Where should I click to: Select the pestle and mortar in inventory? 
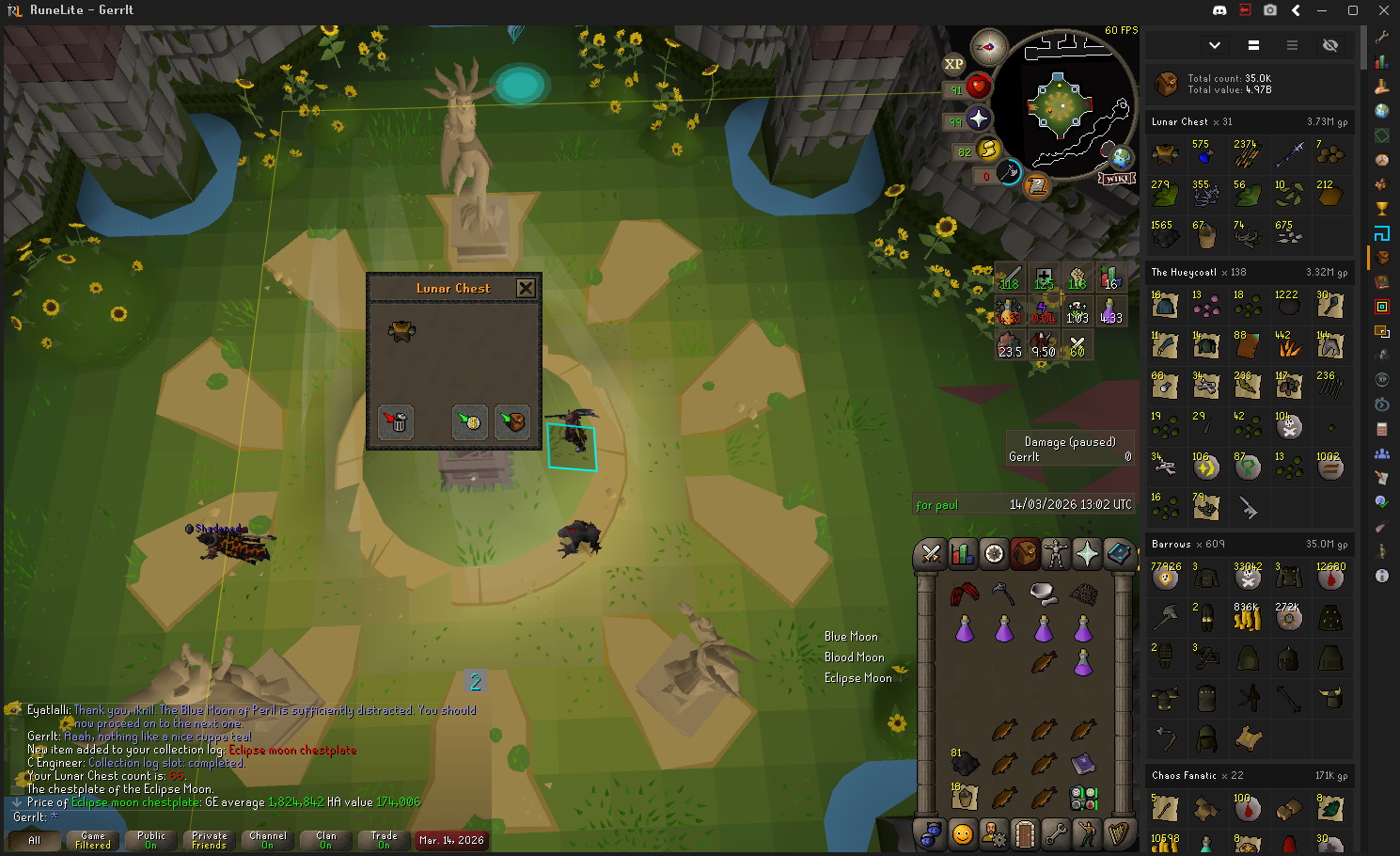(1042, 592)
